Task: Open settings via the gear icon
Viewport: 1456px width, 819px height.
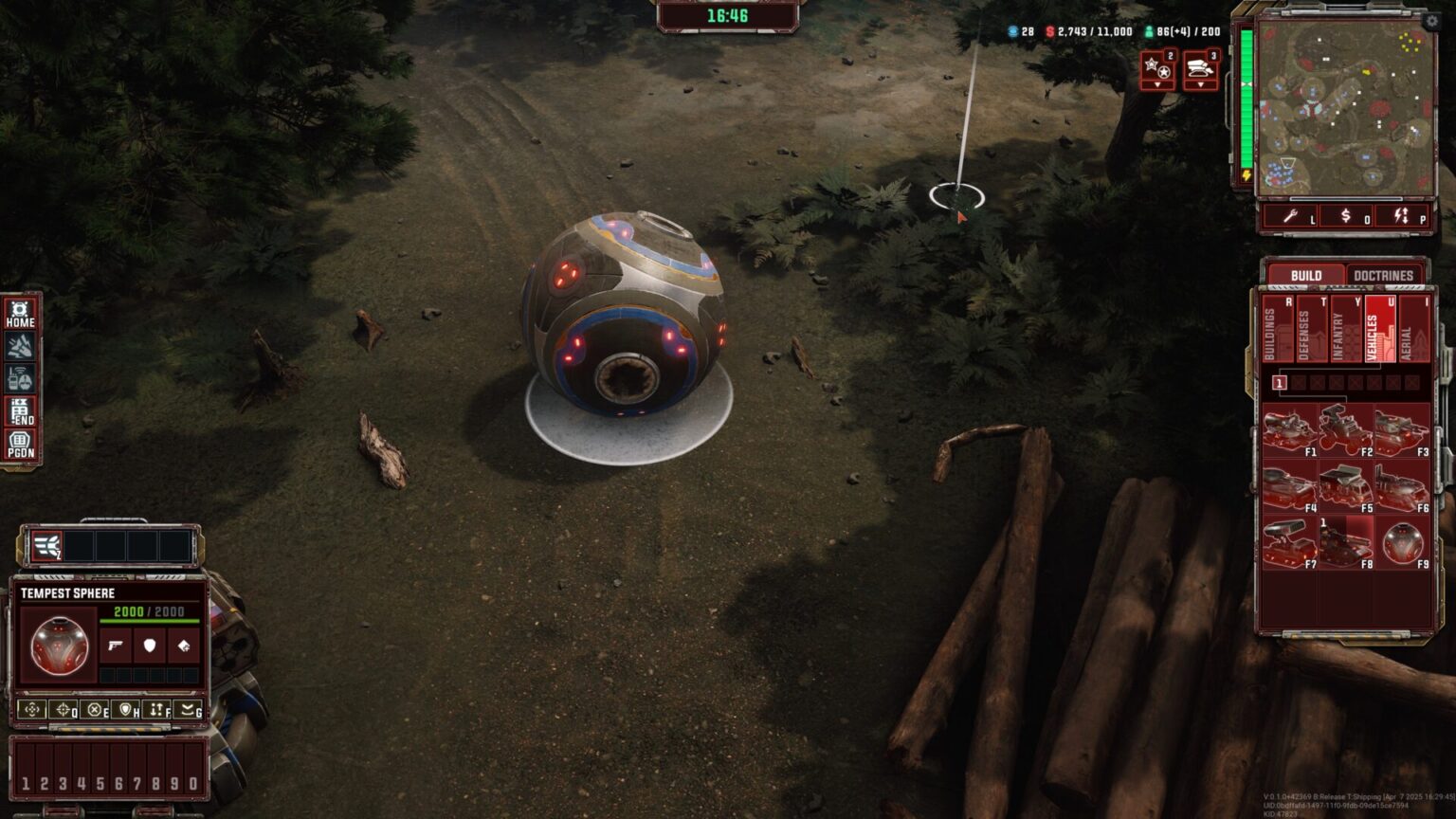Action: [1431, 21]
